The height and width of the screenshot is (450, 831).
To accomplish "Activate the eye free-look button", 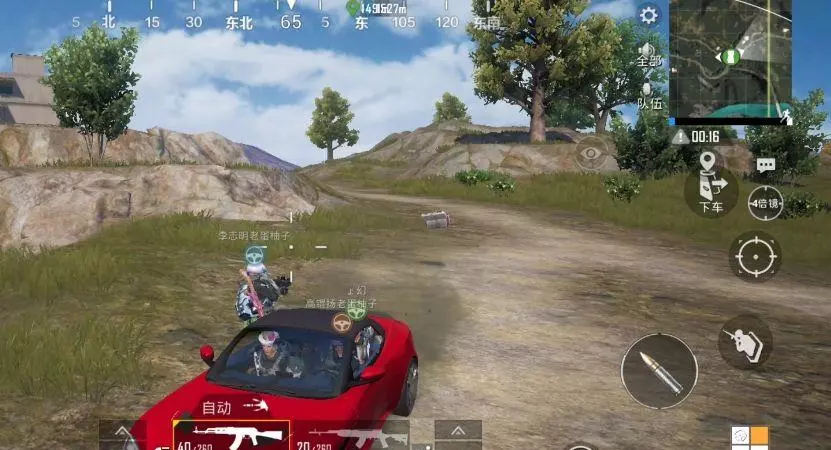I will click(x=591, y=153).
